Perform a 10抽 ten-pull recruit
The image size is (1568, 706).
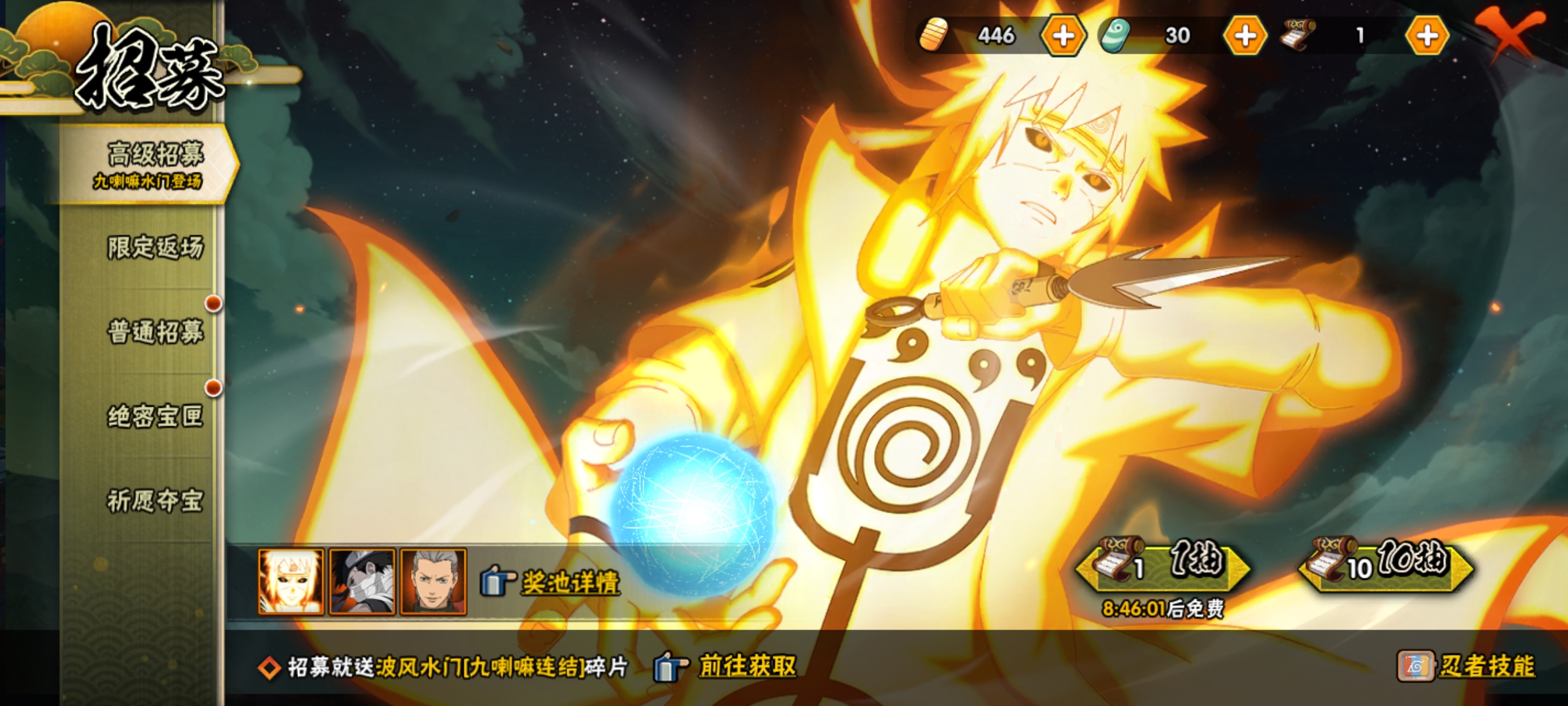point(1386,565)
